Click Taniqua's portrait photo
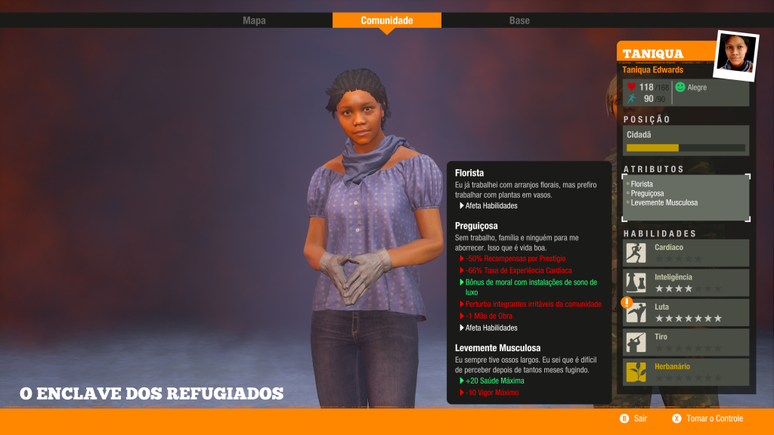 735,54
